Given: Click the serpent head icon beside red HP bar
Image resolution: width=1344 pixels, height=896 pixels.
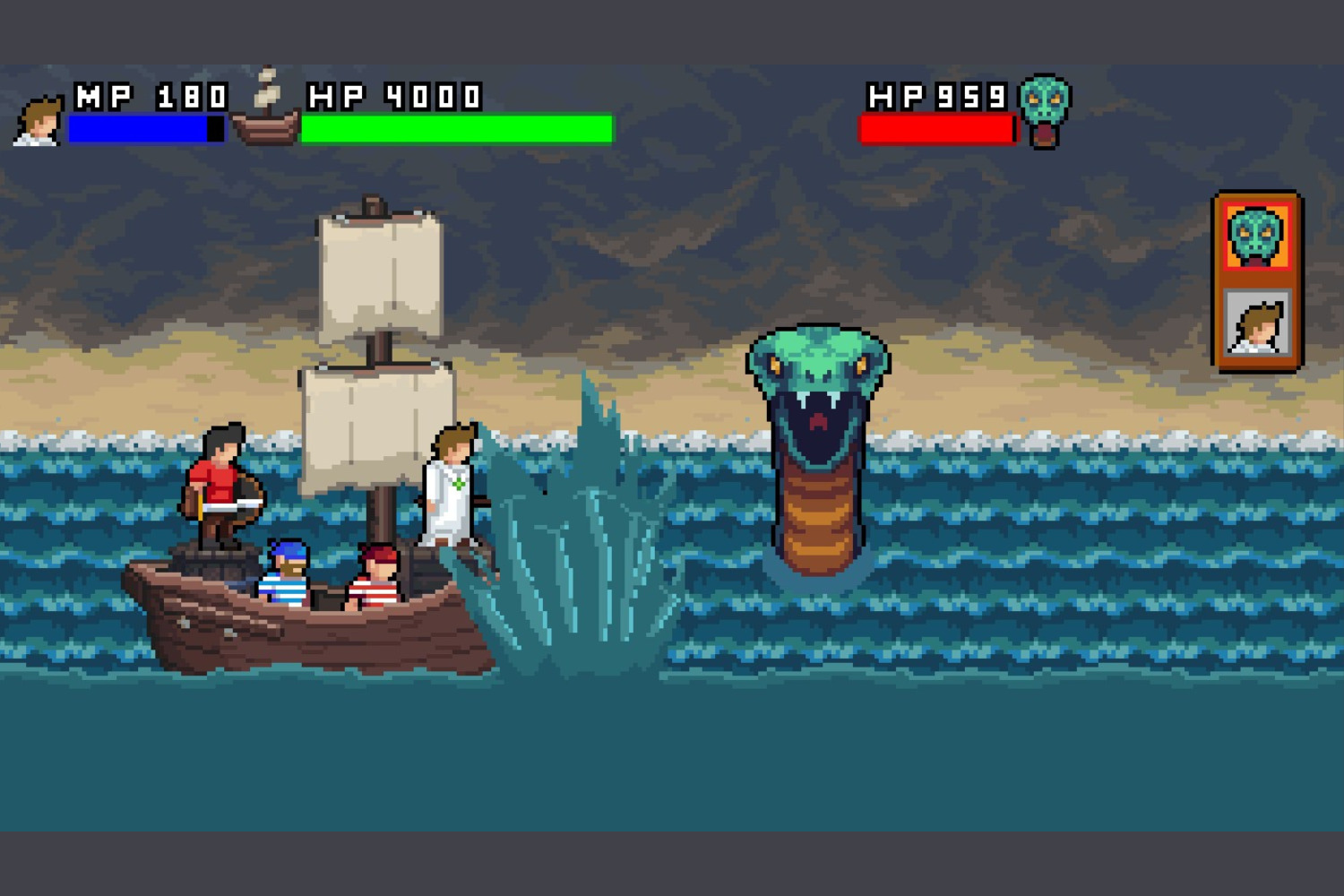Looking at the screenshot, I should point(1045,109).
